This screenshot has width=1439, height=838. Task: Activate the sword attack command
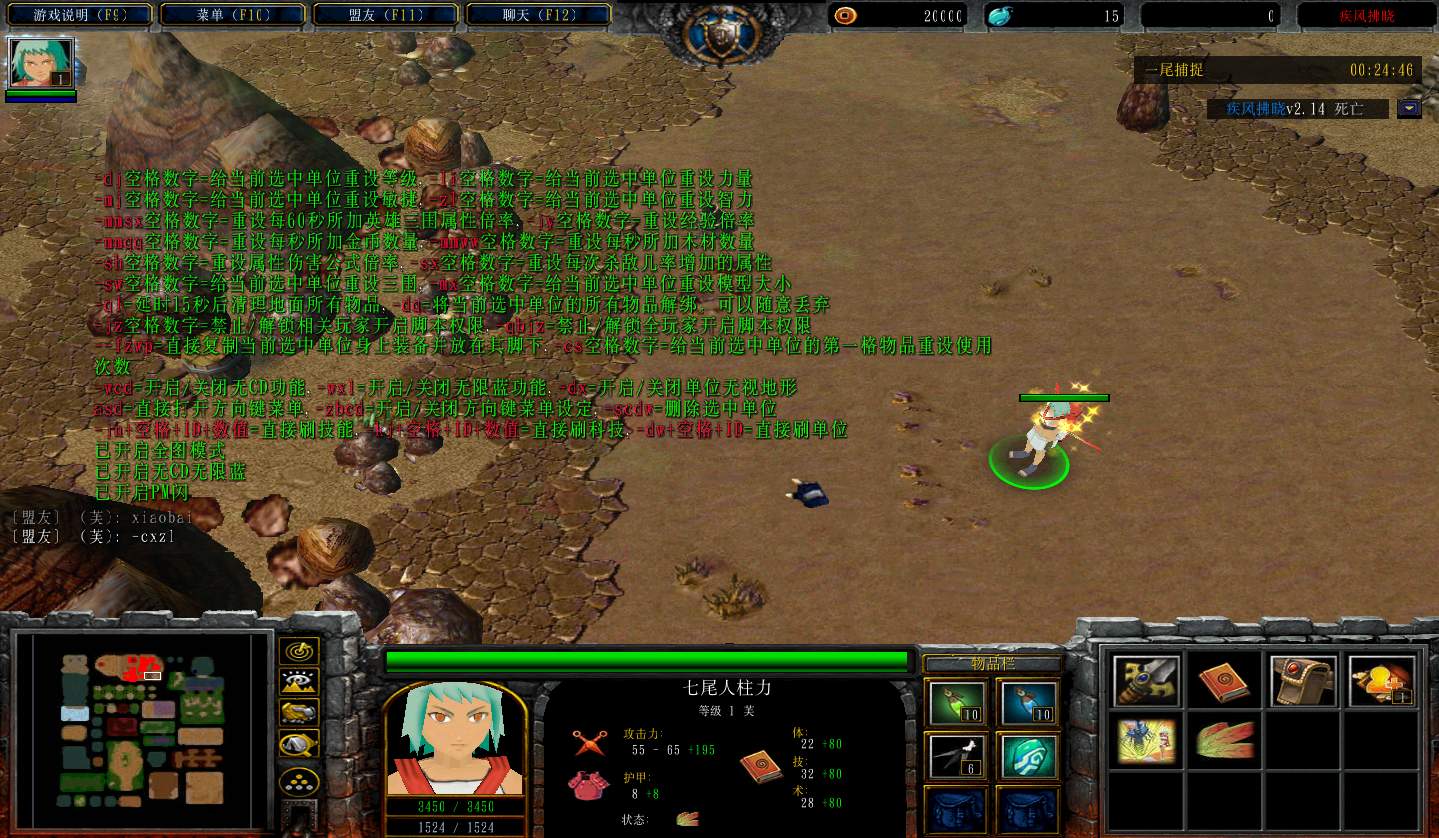coord(1146,681)
